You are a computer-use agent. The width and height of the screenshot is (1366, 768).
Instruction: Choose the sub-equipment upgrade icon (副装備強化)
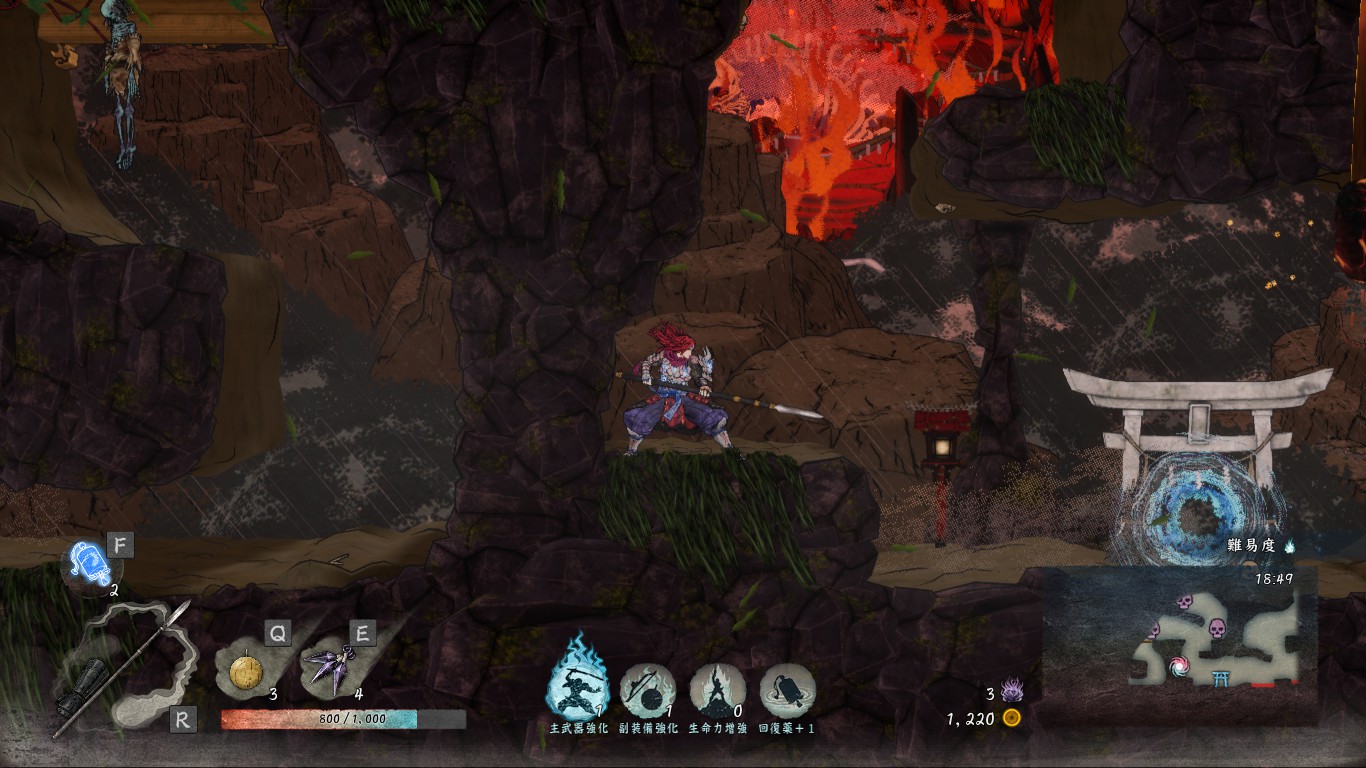tap(647, 690)
